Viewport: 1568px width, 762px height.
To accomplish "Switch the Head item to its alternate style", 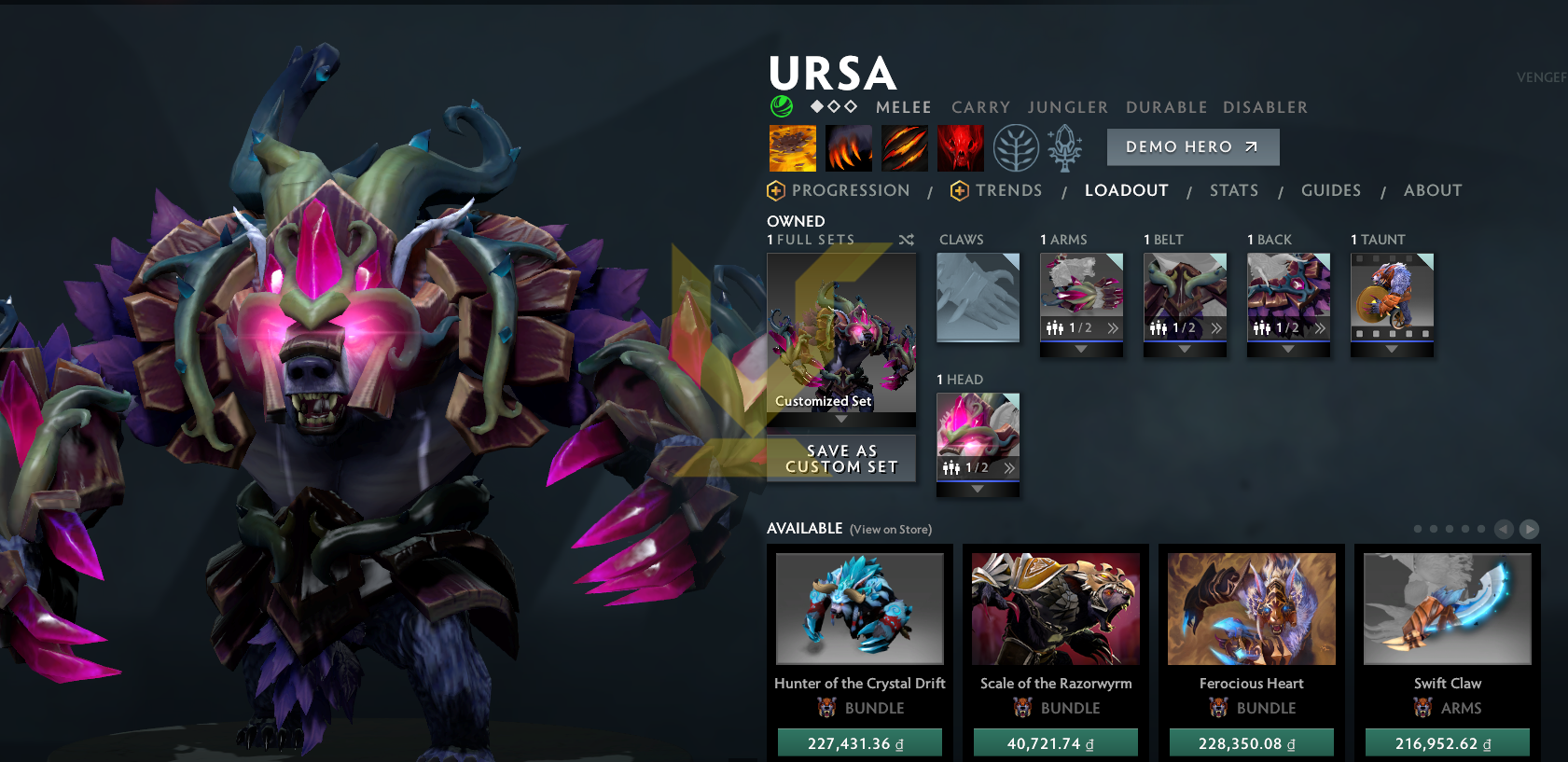I will point(1009,467).
